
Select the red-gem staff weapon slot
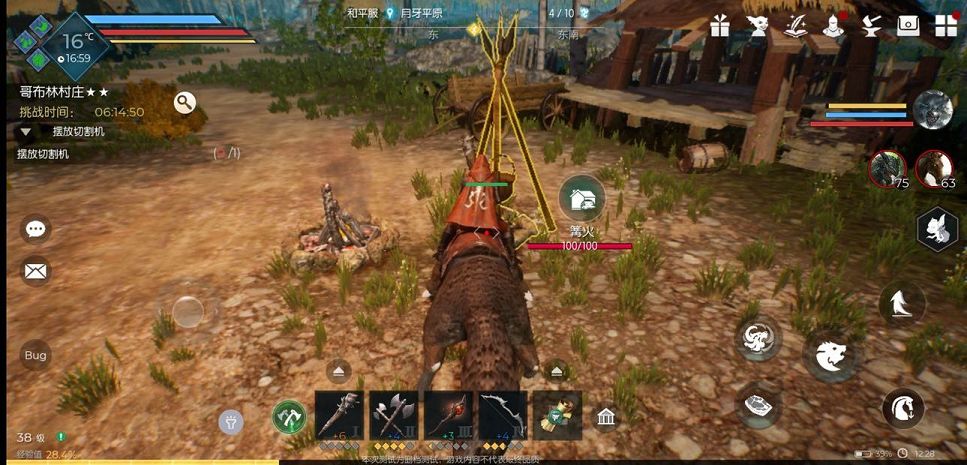pos(447,414)
